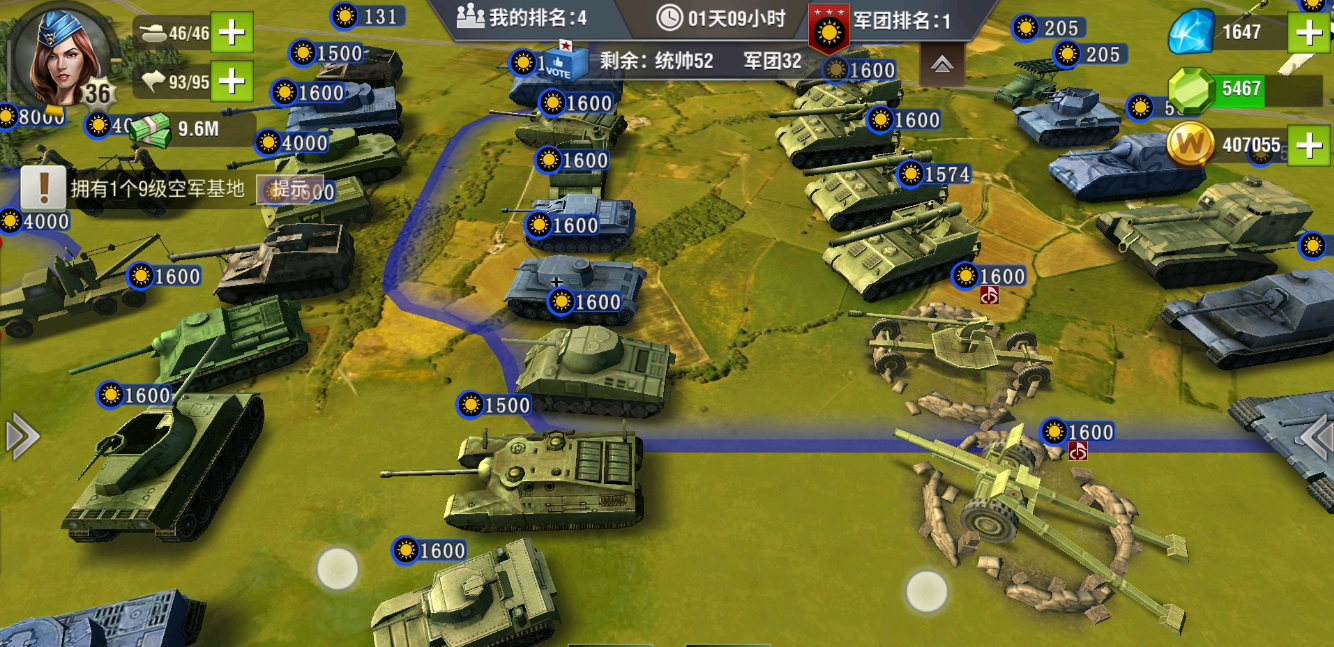Tap the white circle button at bottom right

click(926, 591)
